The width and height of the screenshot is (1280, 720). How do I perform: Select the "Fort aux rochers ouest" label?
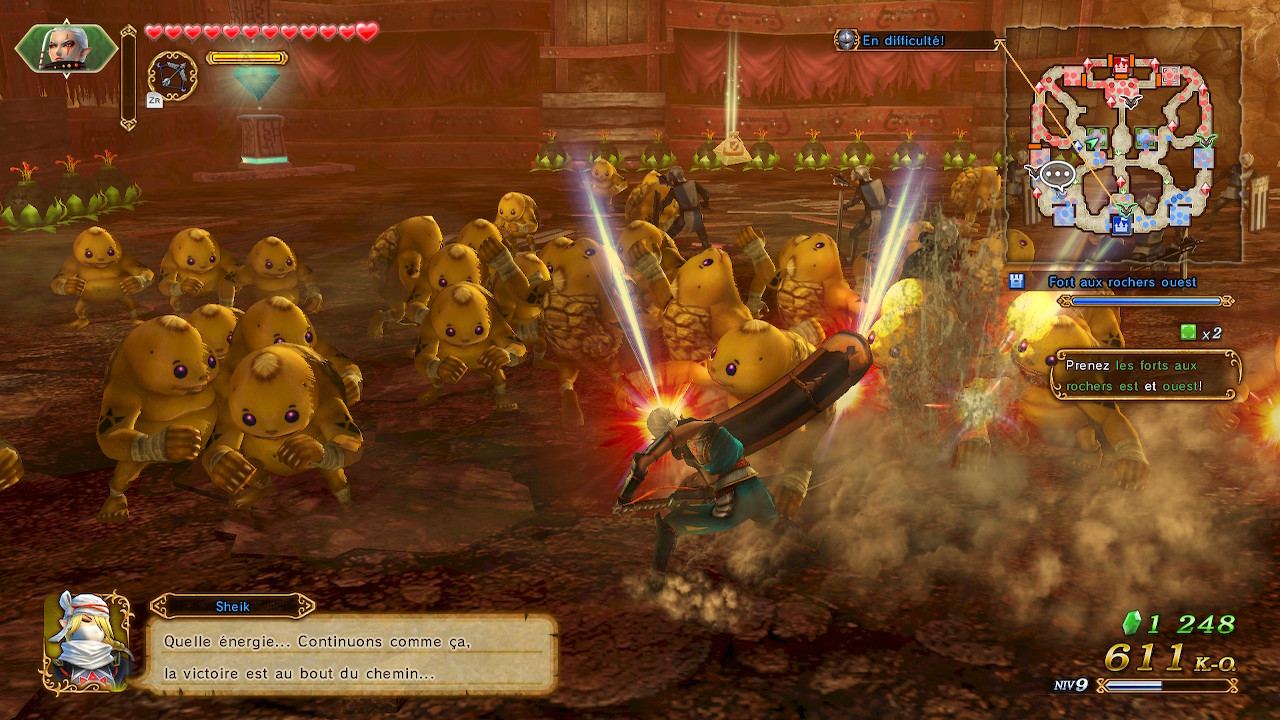(1122, 282)
